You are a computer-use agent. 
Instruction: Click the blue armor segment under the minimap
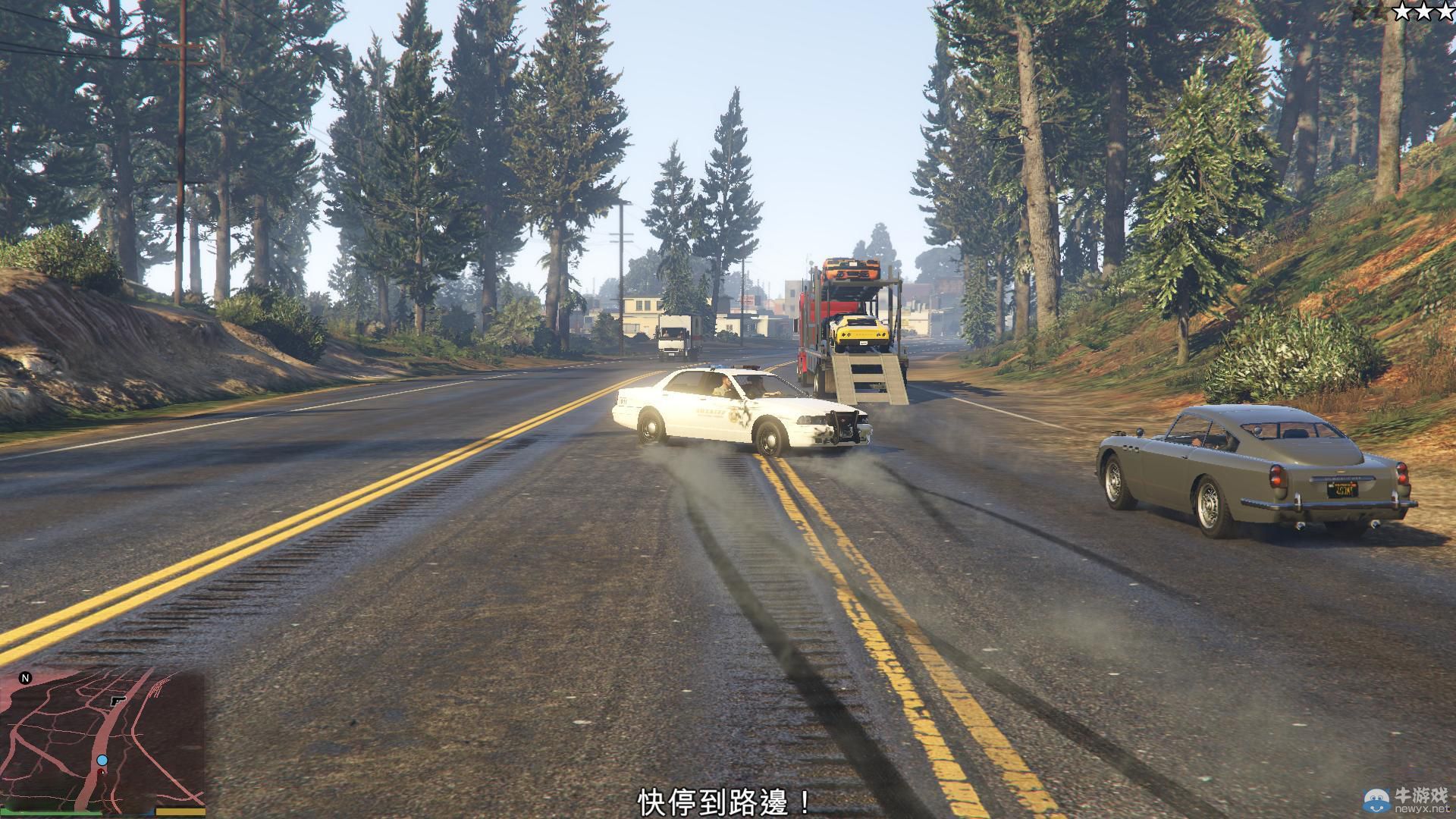pyautogui.click(x=152, y=813)
